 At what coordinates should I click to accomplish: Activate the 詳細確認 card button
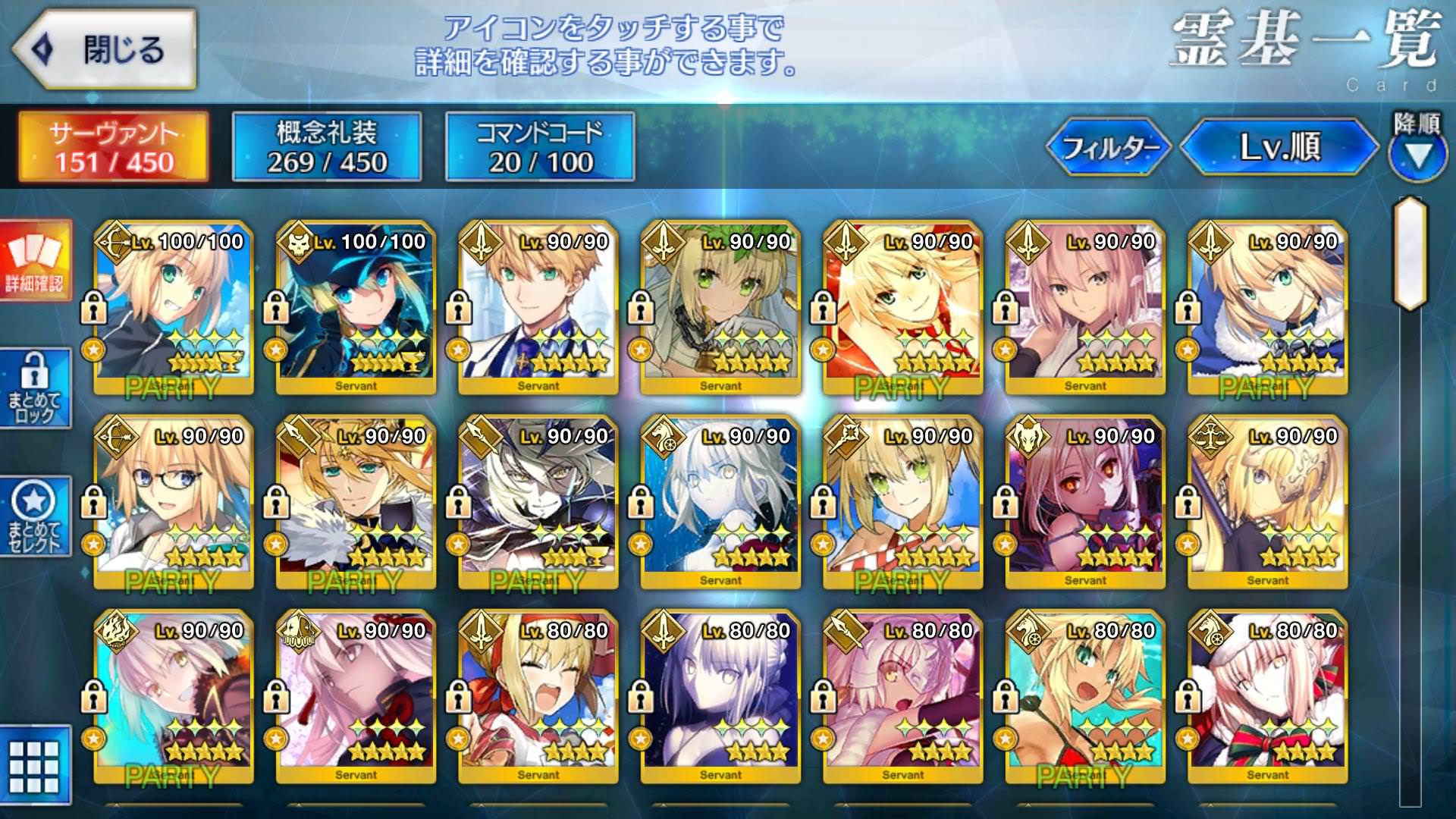click(35, 260)
